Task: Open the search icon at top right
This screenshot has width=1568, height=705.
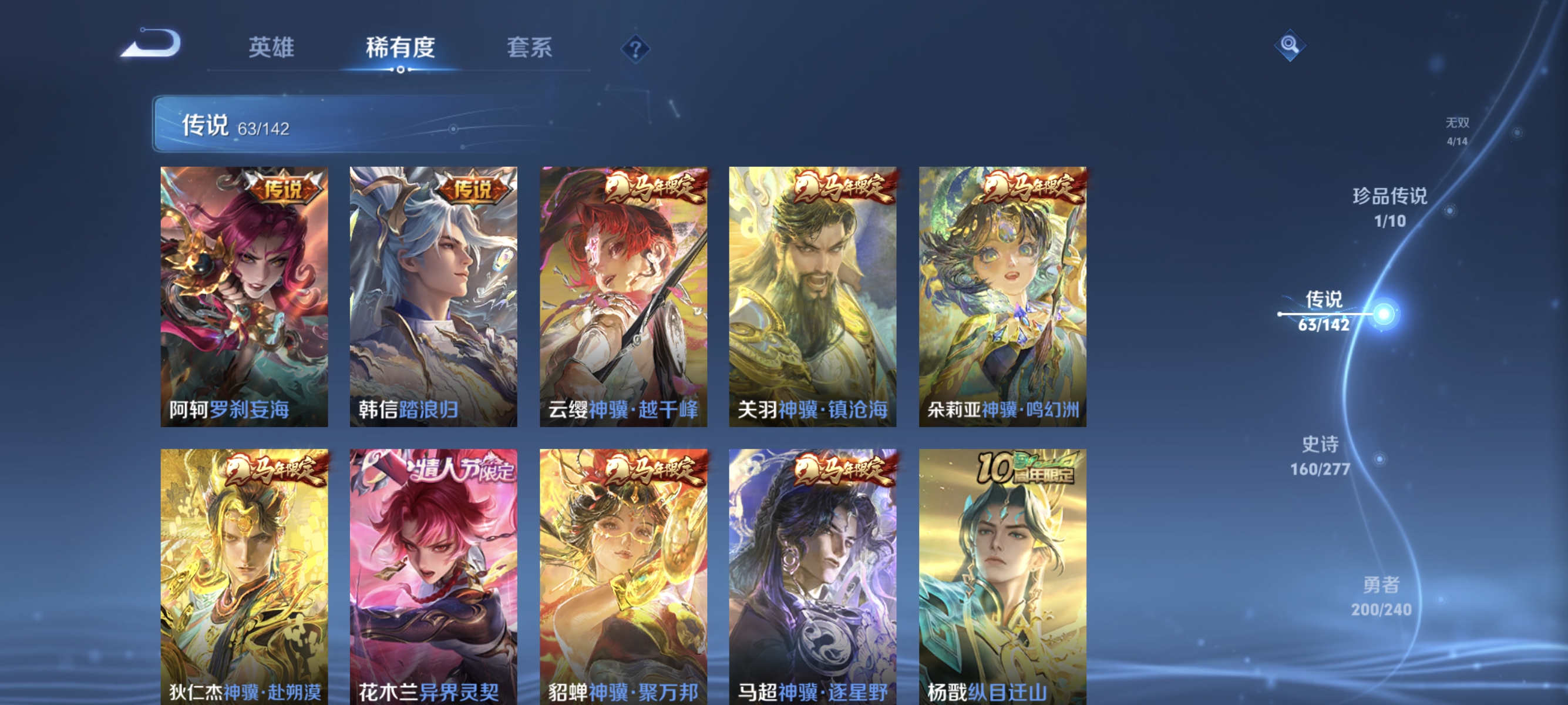Action: click(x=1290, y=46)
